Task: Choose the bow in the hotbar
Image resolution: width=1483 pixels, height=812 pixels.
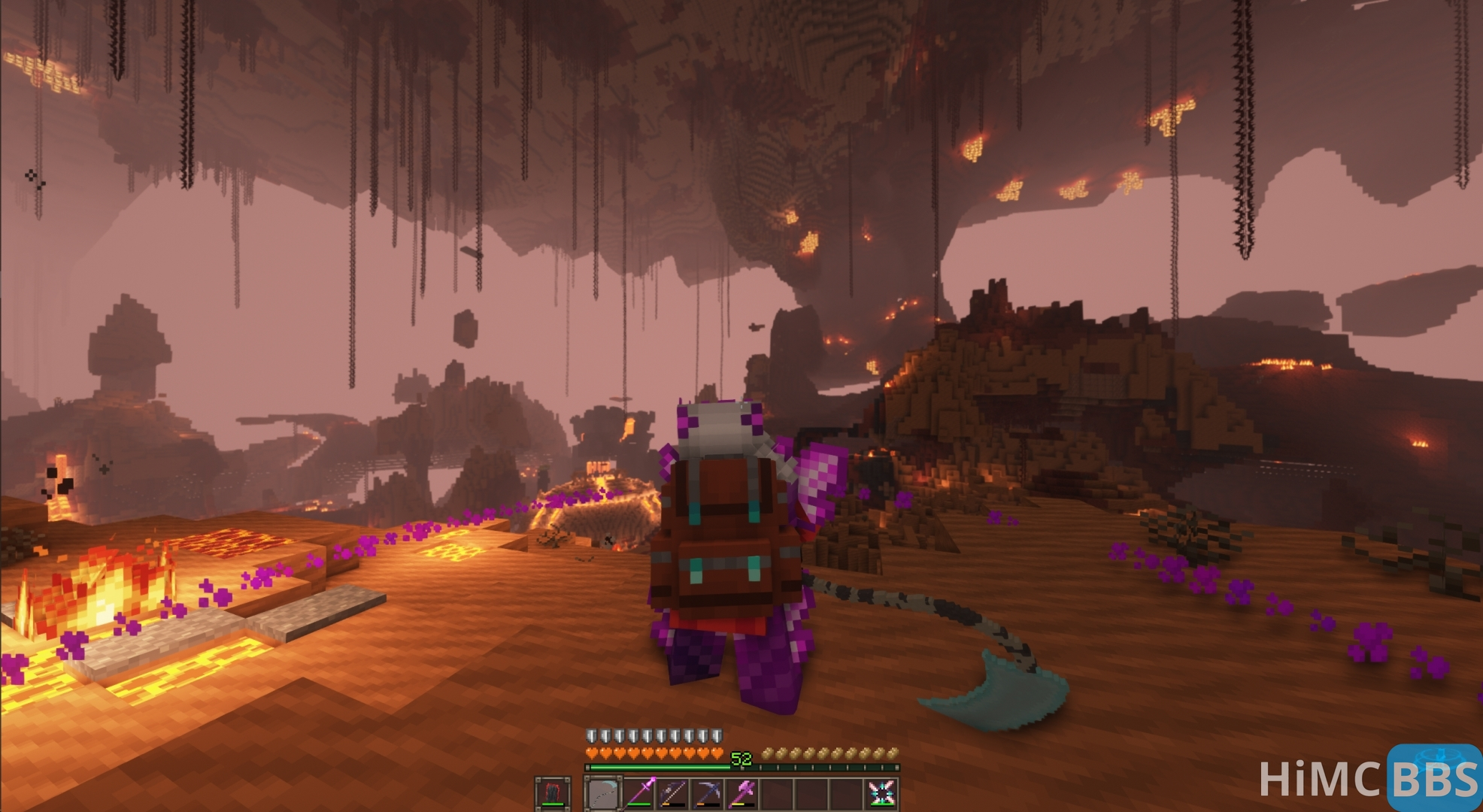Action: 674,794
